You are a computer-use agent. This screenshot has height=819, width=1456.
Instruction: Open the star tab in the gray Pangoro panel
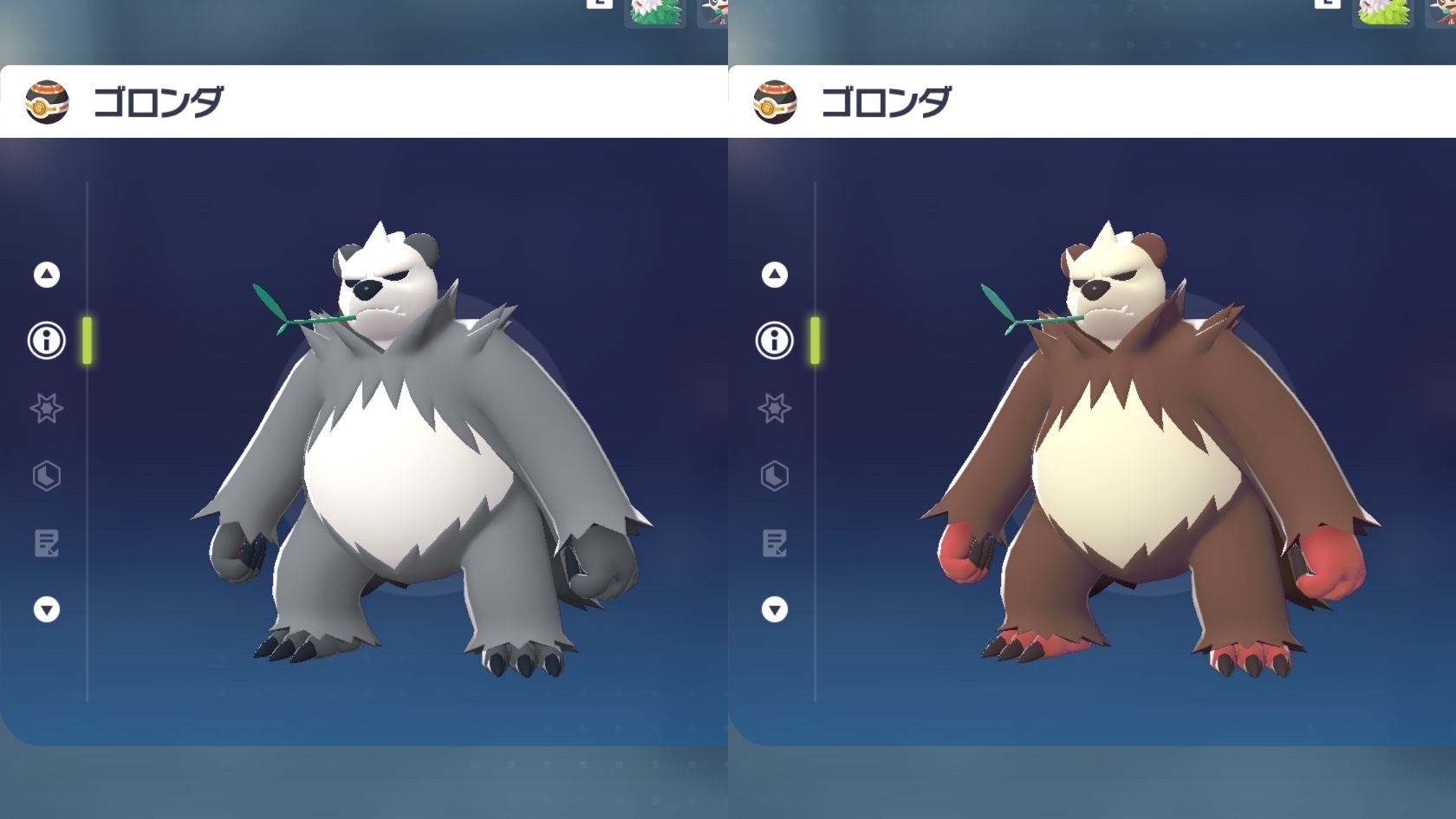coord(47,408)
